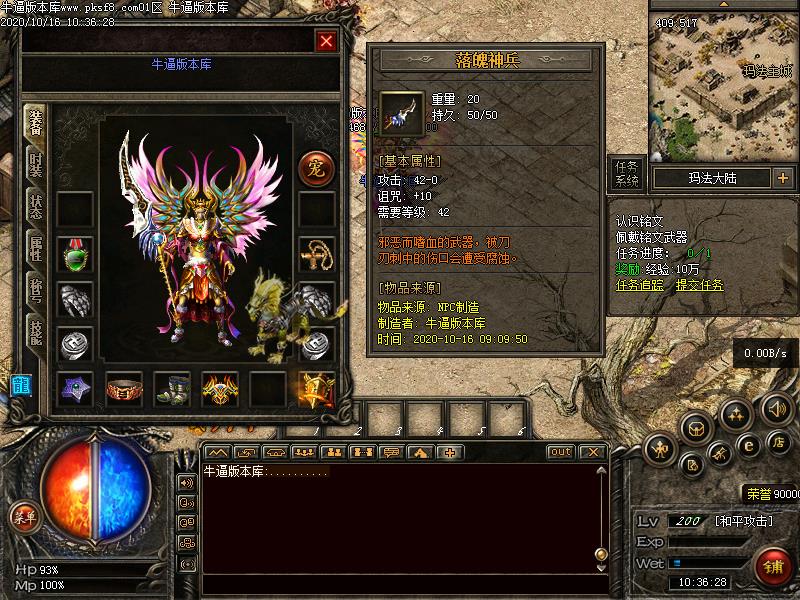Choose the green boots equipment slot
The image size is (800, 600).
171,389
